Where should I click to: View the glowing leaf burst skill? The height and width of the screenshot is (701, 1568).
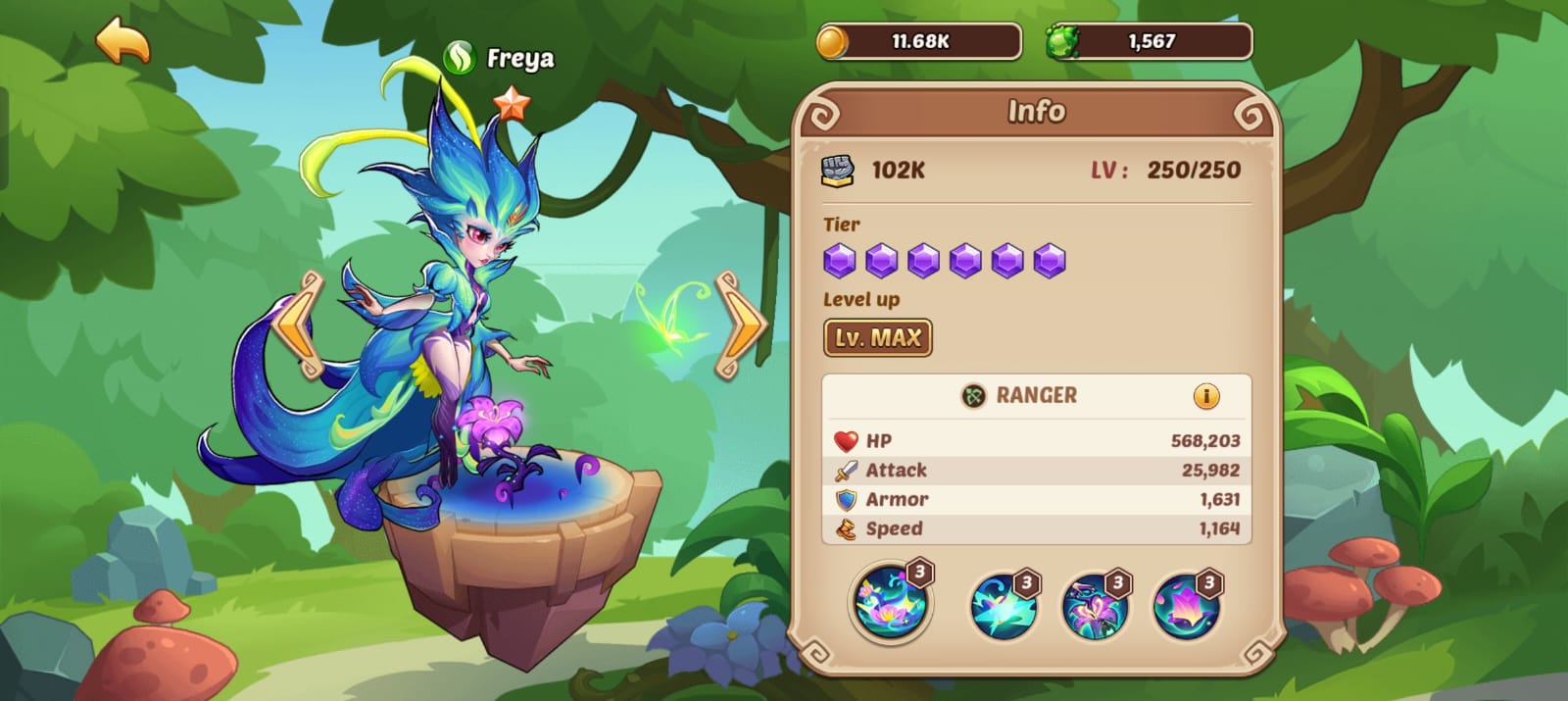pos(1003,605)
